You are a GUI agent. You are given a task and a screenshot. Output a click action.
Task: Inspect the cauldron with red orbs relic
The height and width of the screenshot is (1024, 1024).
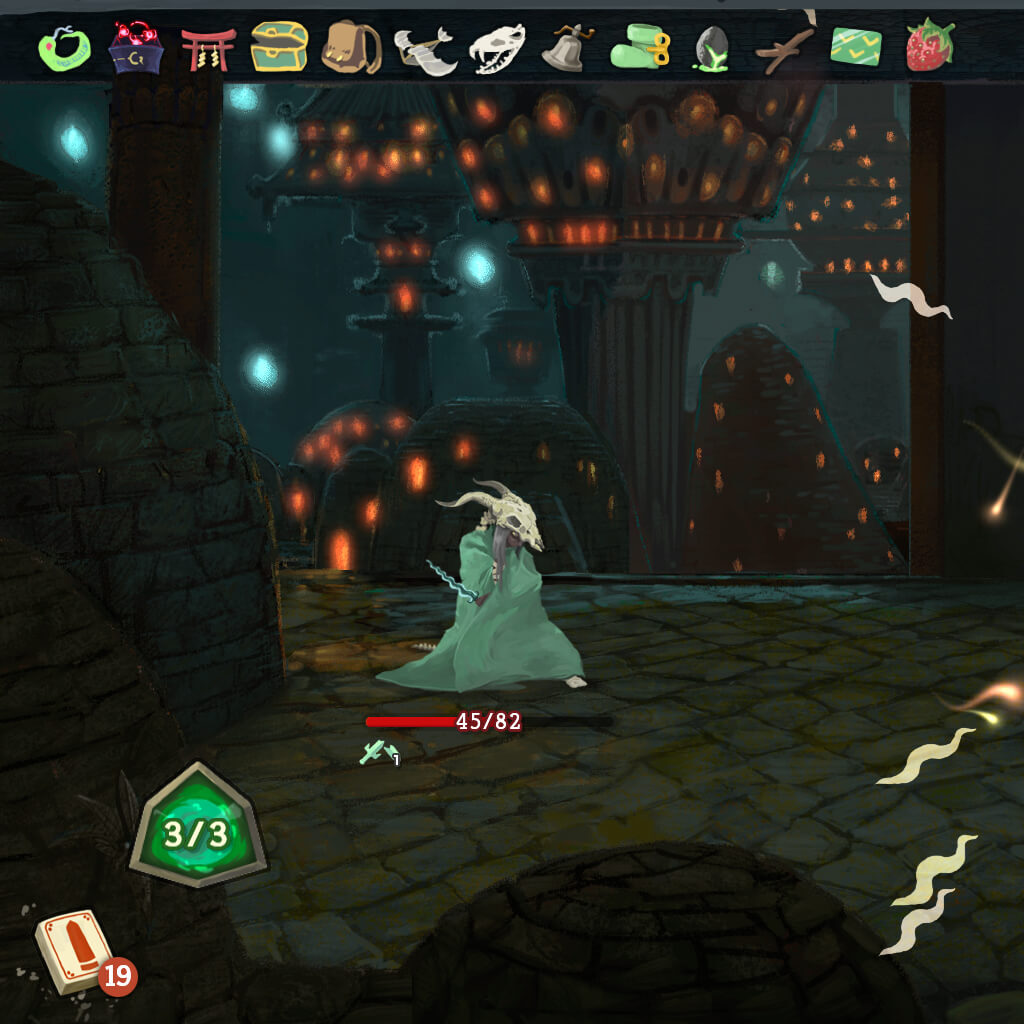click(135, 47)
